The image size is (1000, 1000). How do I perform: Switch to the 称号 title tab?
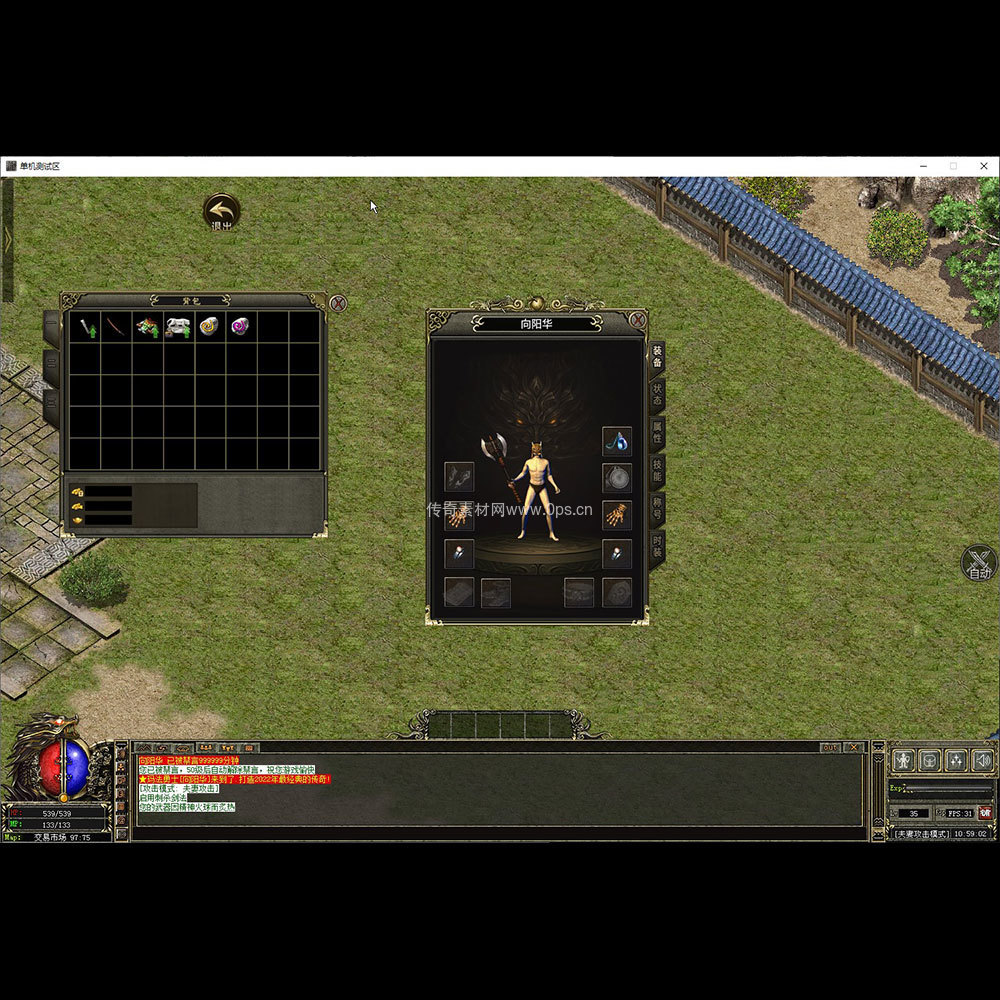click(657, 508)
